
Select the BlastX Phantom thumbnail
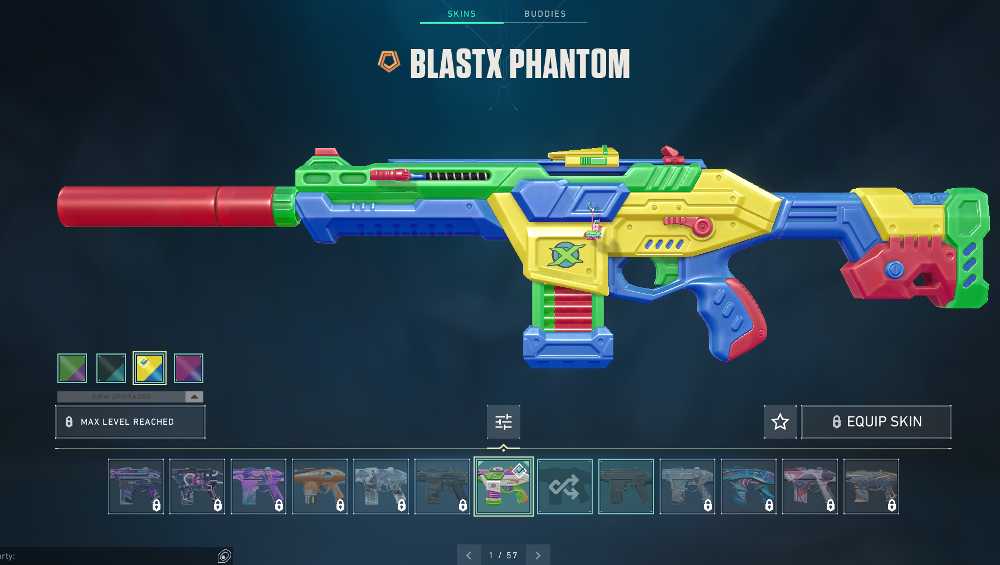coord(503,486)
